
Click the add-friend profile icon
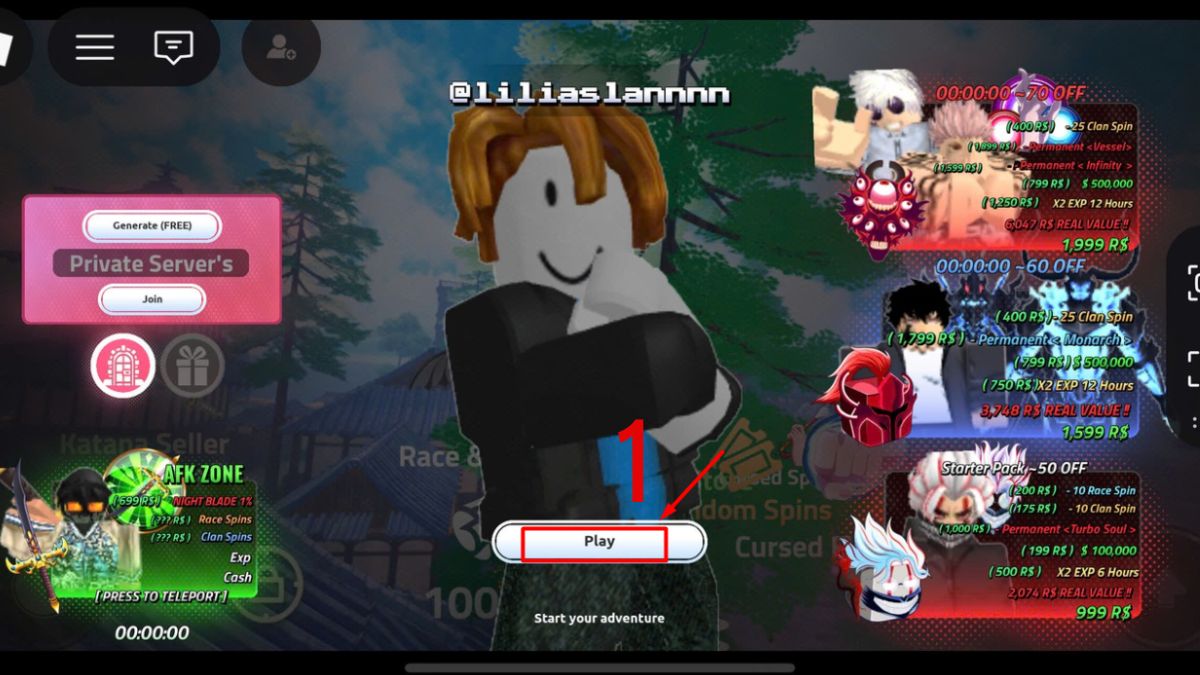pyautogui.click(x=281, y=48)
